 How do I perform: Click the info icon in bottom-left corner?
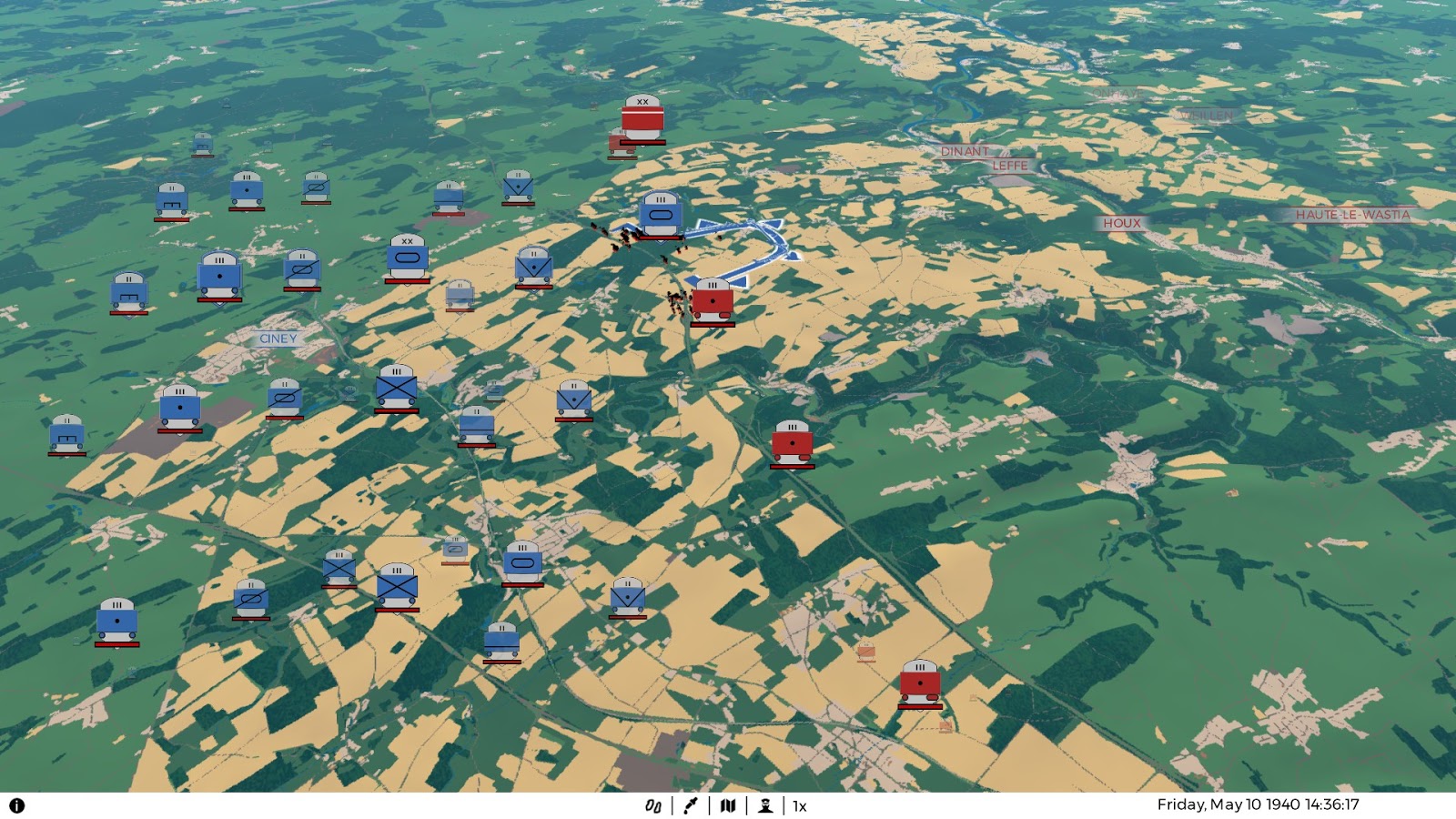tap(19, 806)
